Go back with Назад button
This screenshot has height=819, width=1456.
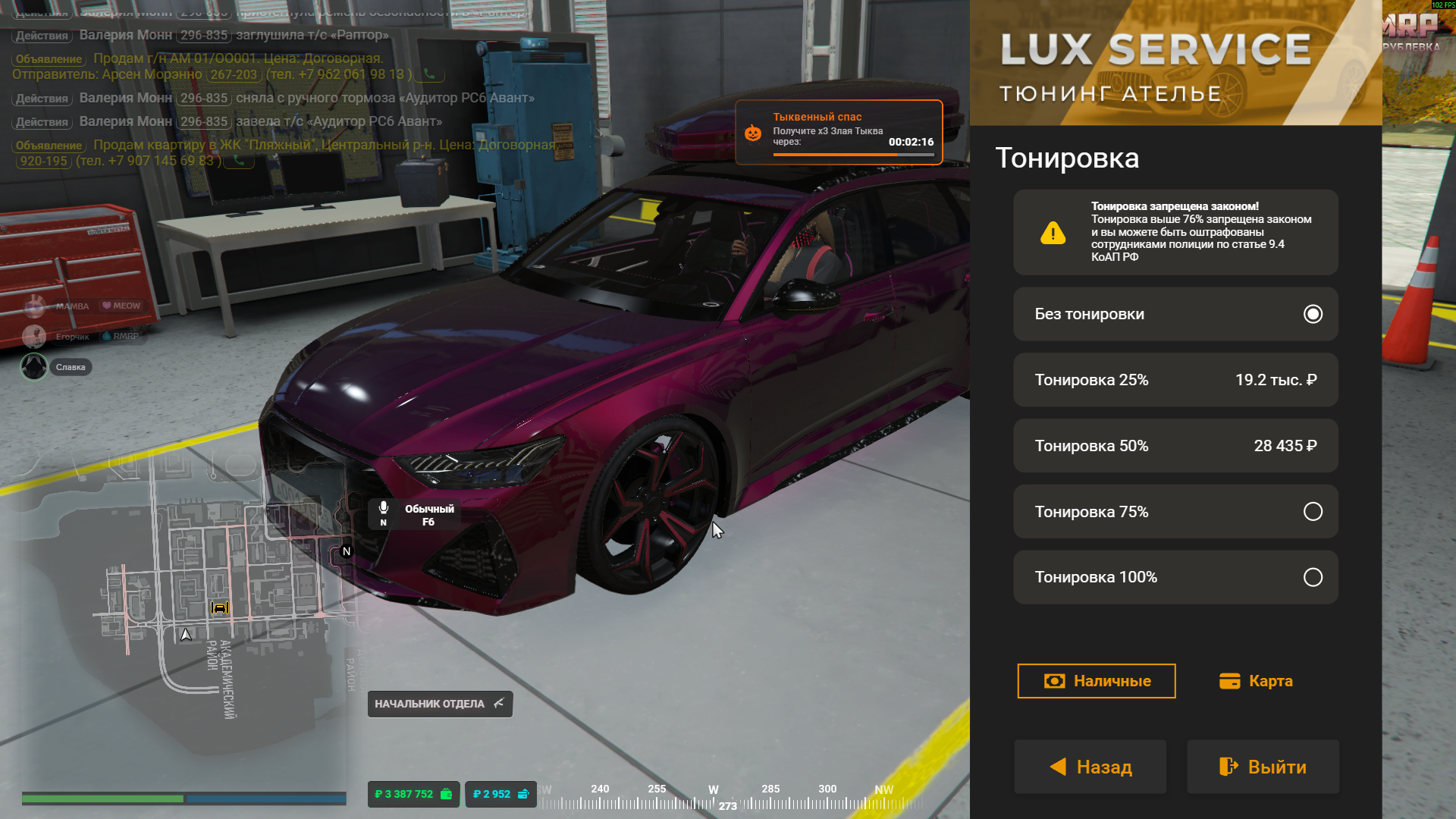point(1090,767)
